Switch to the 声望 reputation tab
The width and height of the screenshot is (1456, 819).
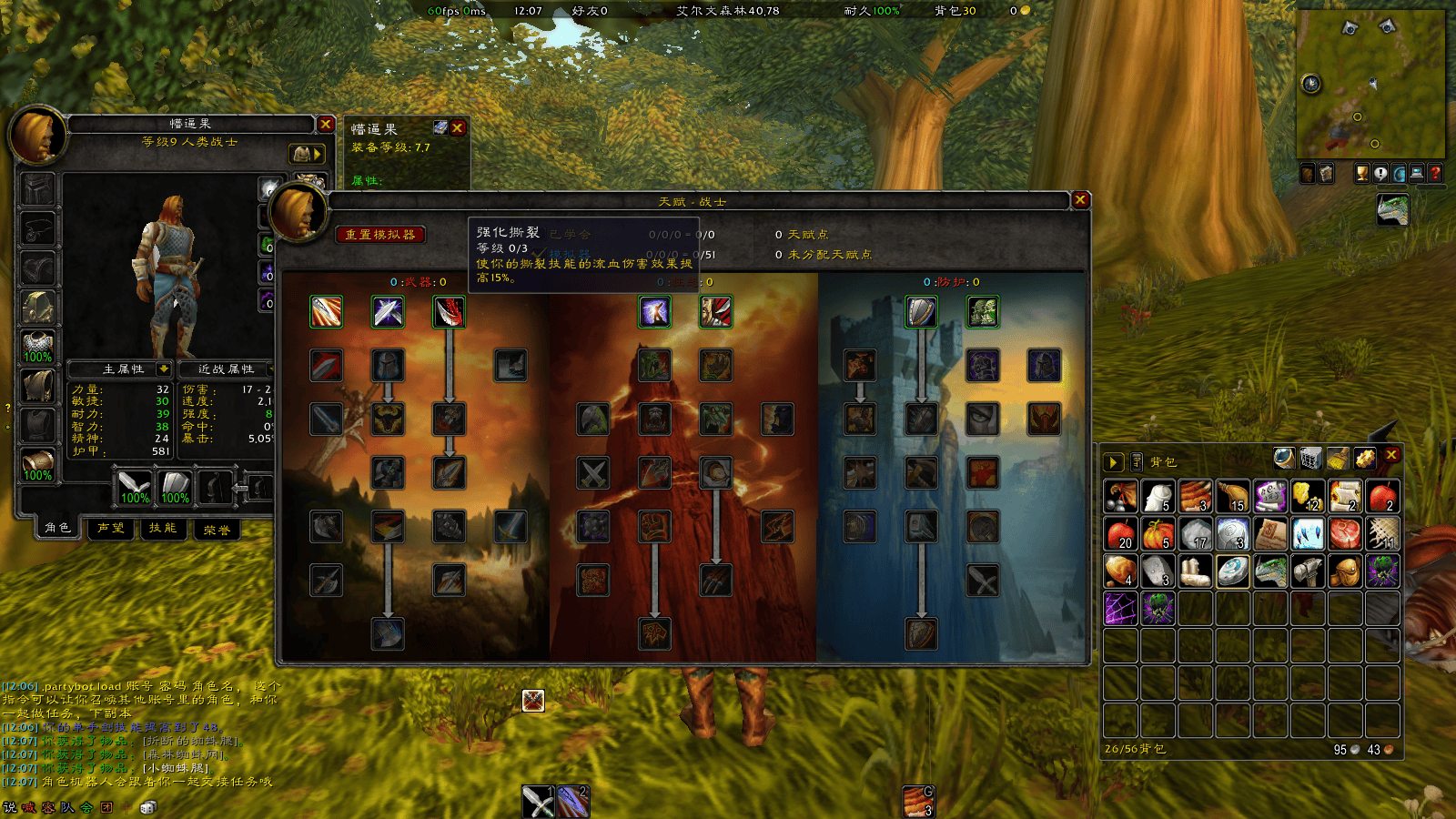(111, 528)
